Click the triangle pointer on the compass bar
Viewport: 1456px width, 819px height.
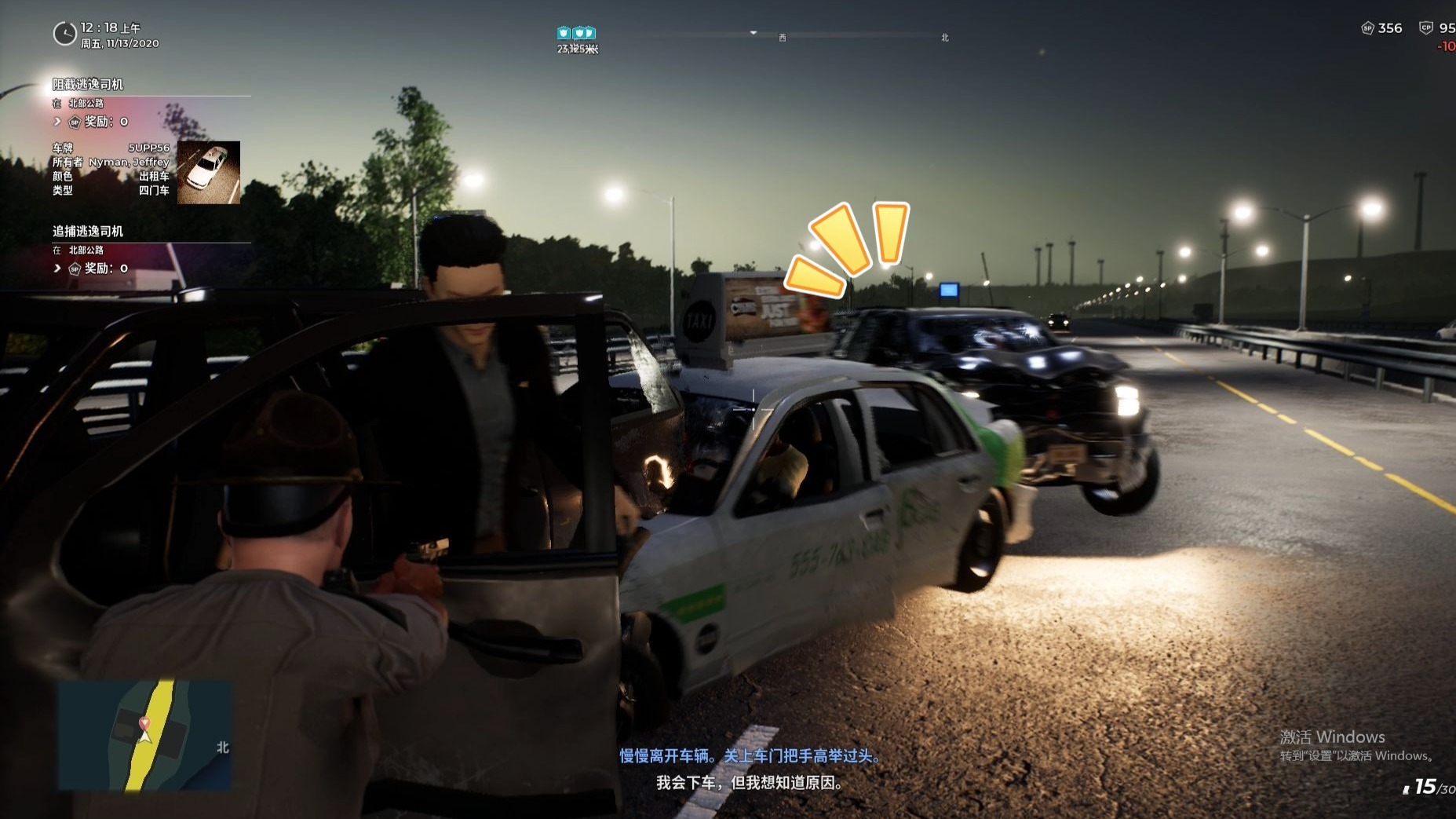coord(754,32)
